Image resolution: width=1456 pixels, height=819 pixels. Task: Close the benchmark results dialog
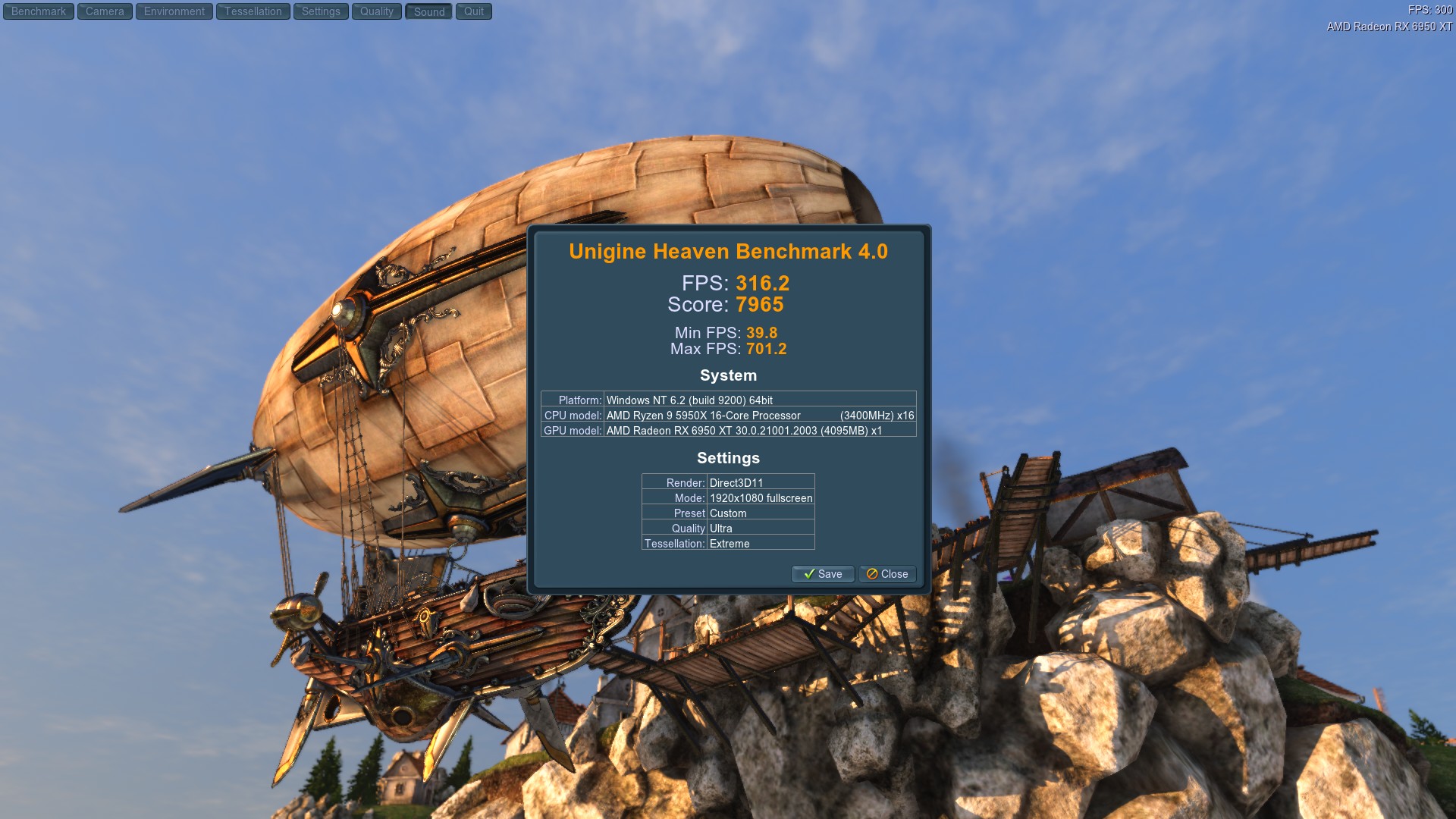click(887, 574)
